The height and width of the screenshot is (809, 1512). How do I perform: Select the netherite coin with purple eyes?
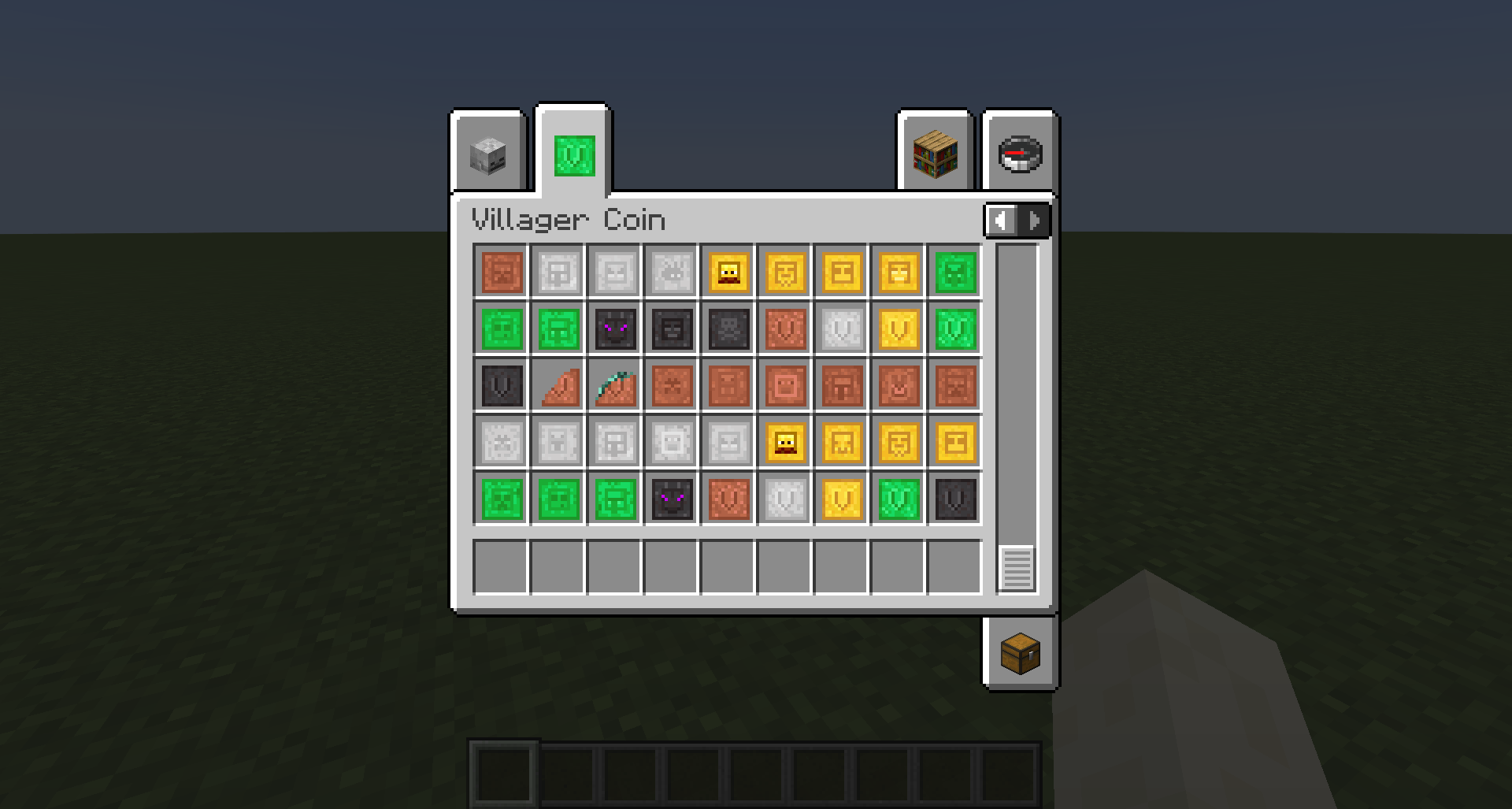point(615,329)
